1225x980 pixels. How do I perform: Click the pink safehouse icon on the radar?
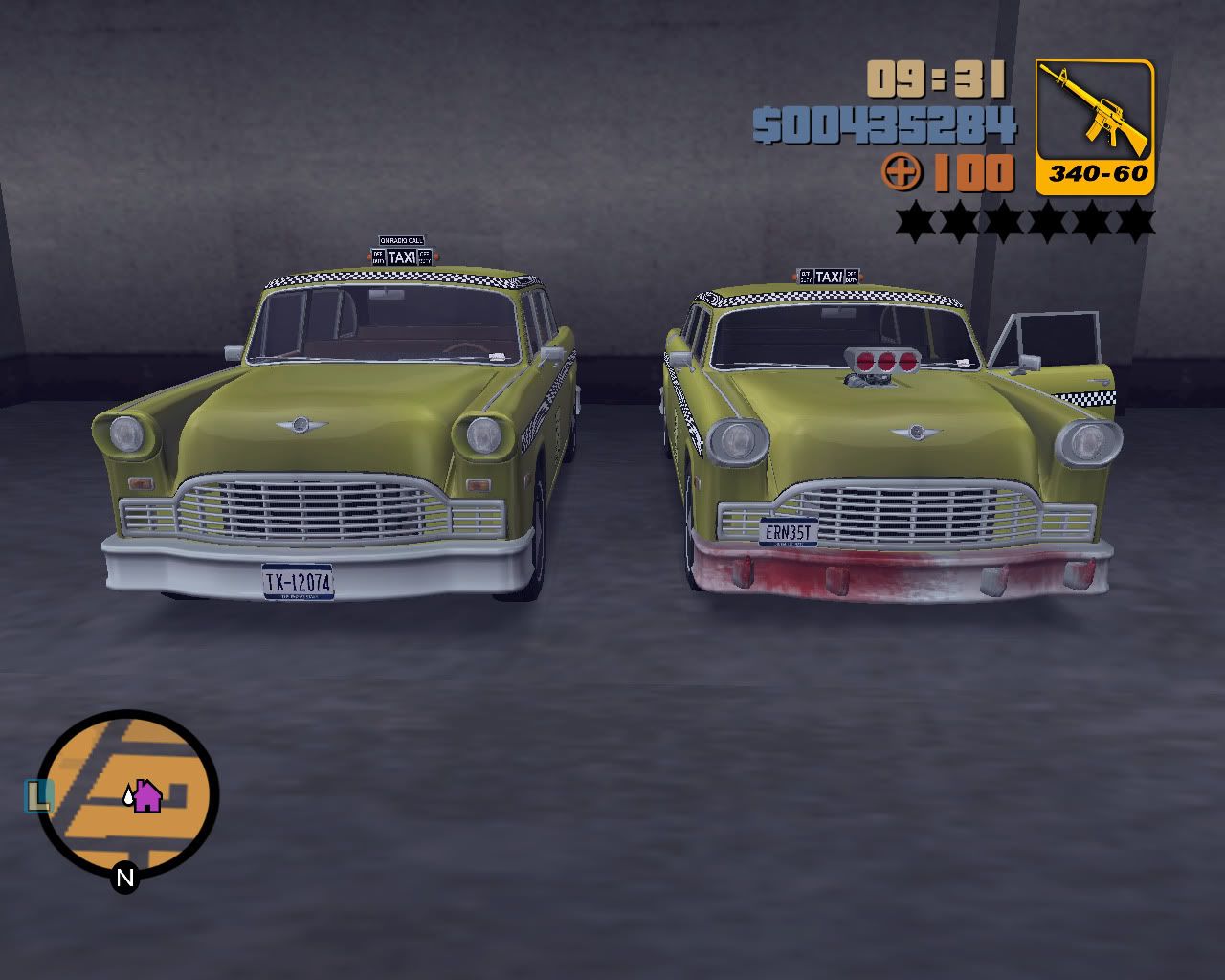pyautogui.click(x=145, y=796)
